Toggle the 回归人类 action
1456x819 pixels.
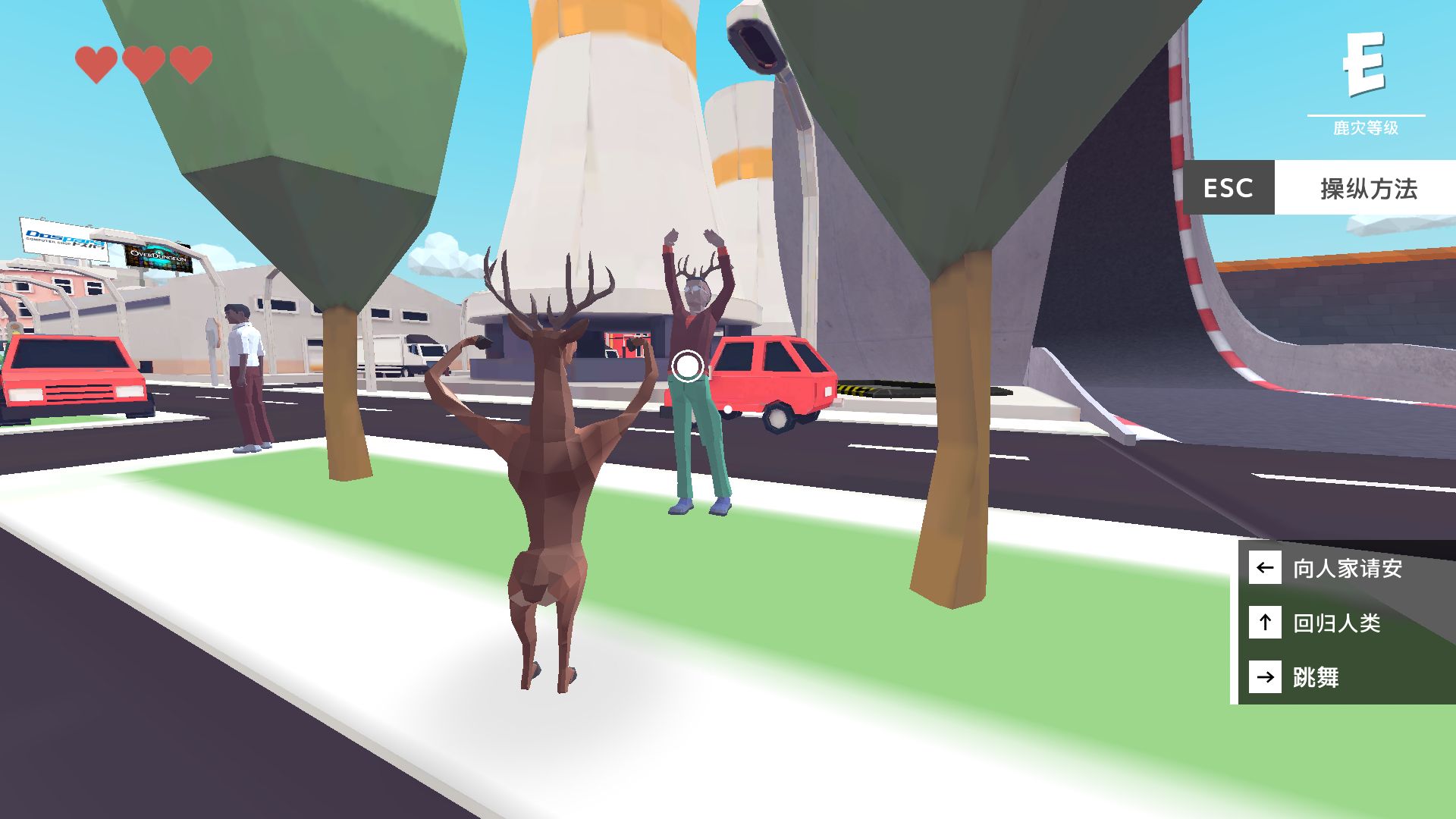tap(1338, 623)
